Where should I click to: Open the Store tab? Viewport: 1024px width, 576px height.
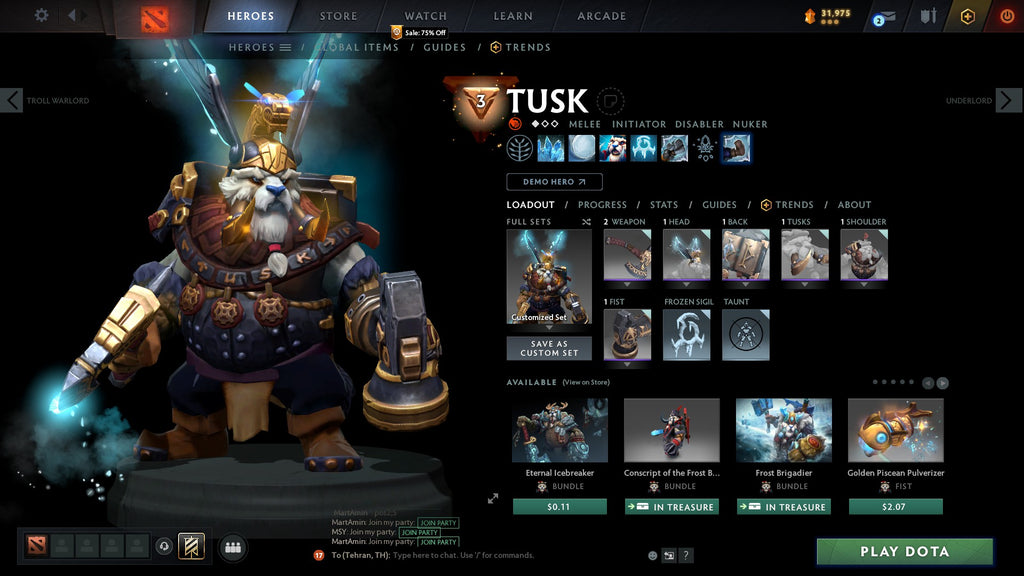click(x=338, y=16)
